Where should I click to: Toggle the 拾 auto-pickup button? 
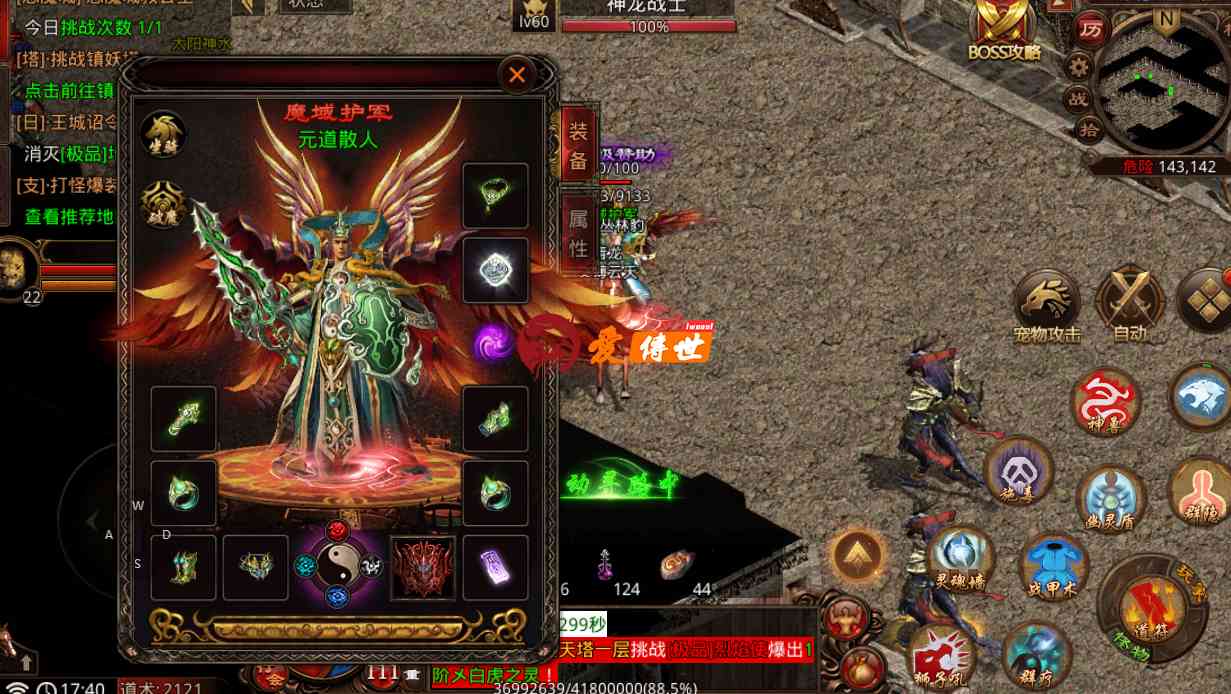point(1090,128)
